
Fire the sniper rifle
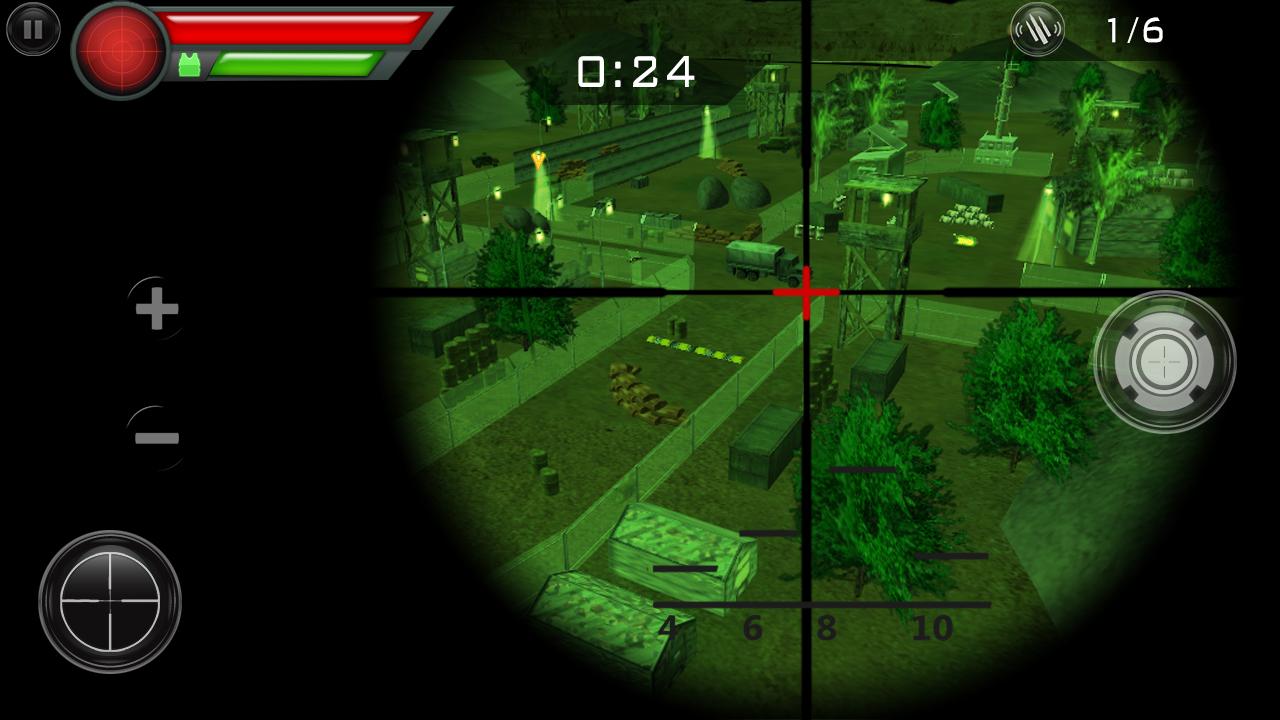1165,362
